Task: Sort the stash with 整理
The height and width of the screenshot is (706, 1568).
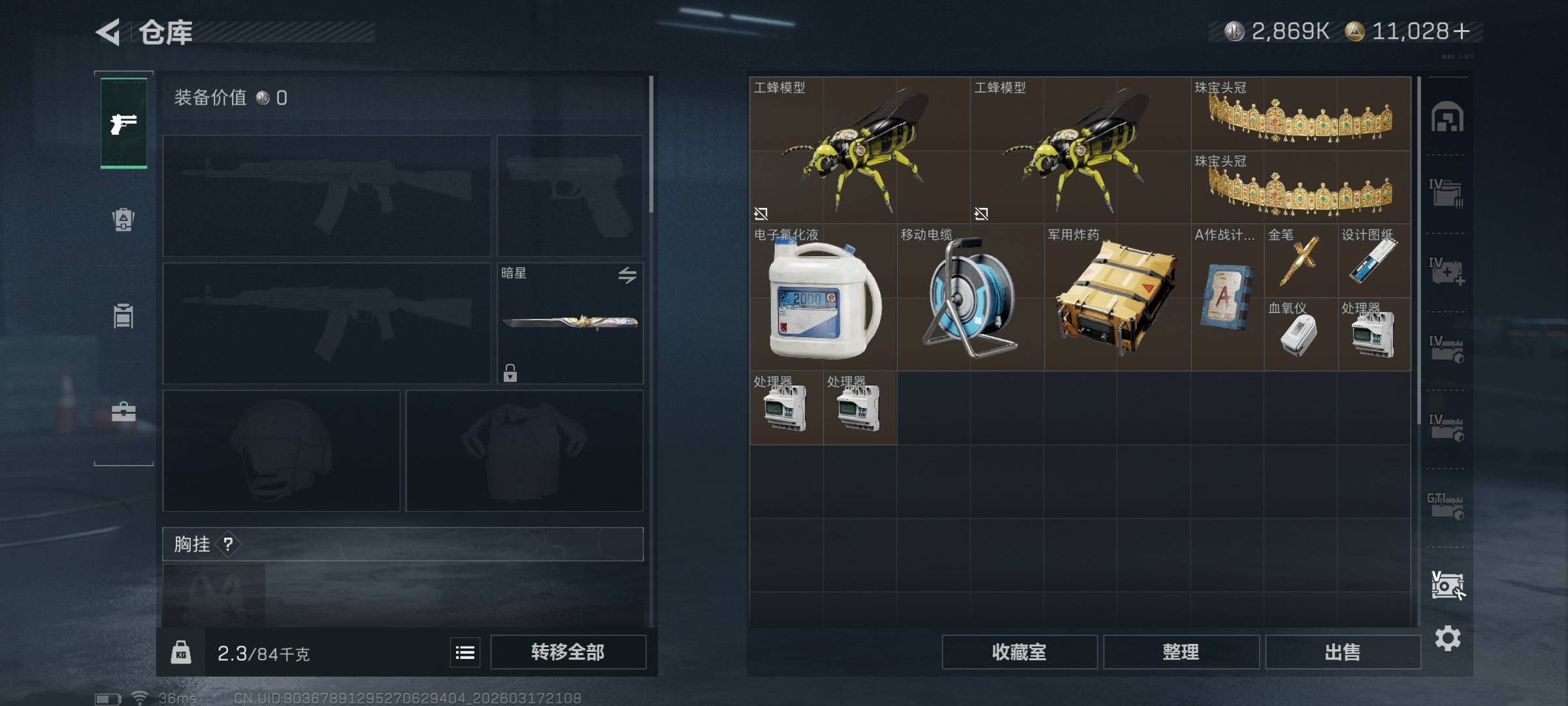Action: (1181, 652)
